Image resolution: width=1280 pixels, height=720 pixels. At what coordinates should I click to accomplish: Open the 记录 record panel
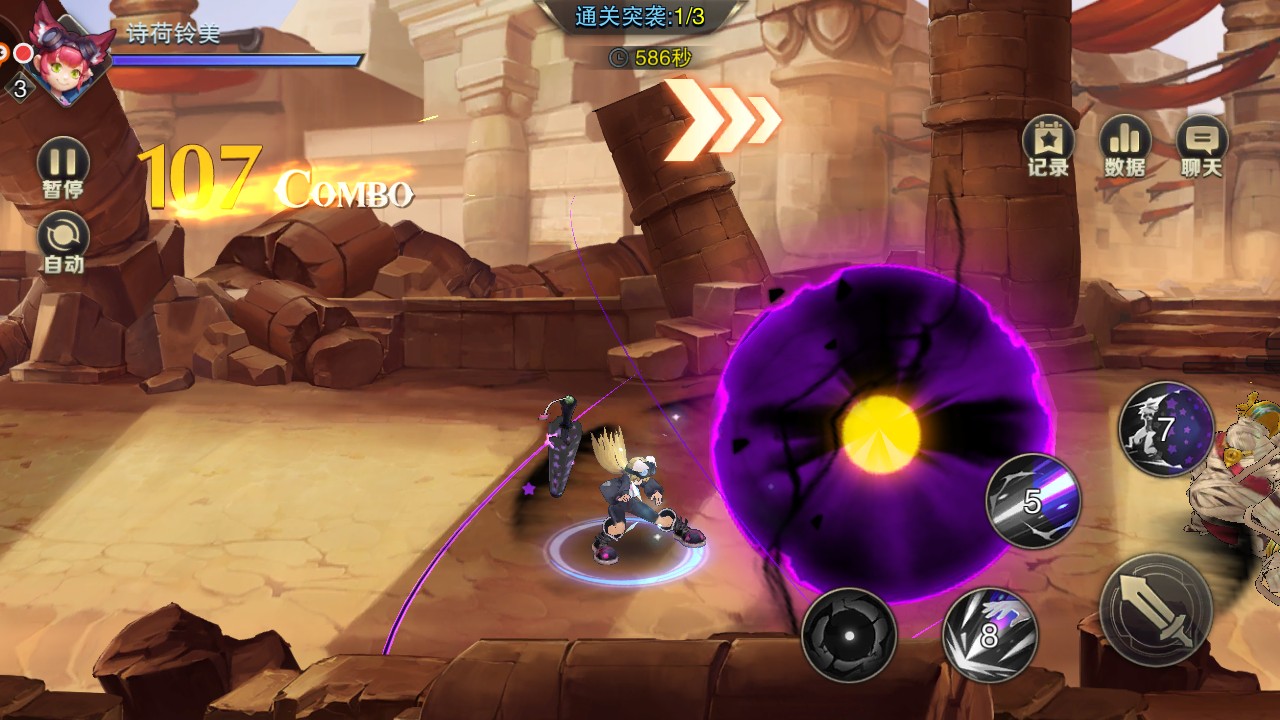pyautogui.click(x=1048, y=144)
